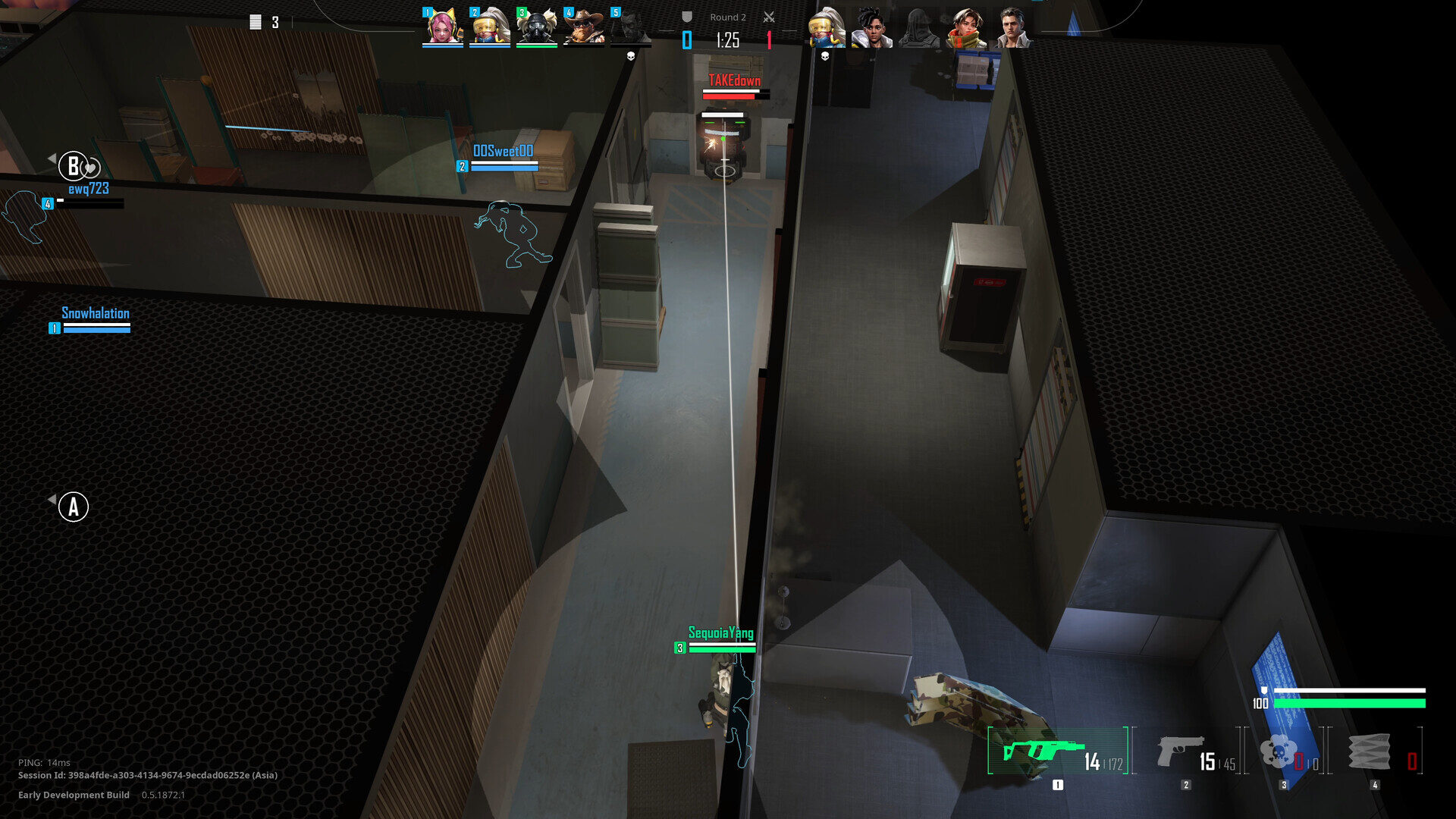Click the pink-haired cat-ear teammate portrait
This screenshot has width=1456, height=819.
click(x=442, y=27)
